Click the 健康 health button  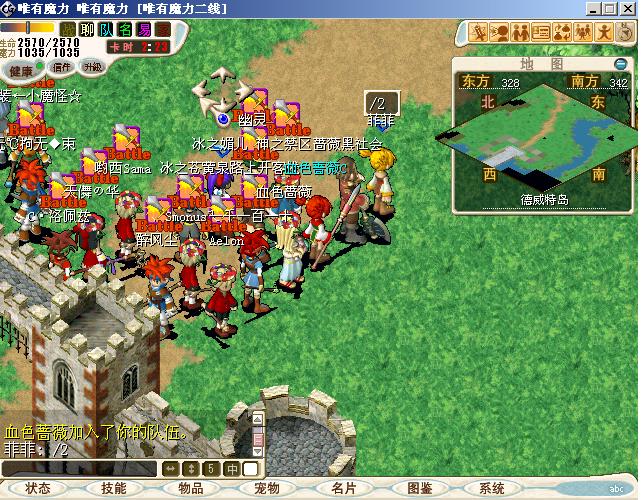tap(20, 71)
